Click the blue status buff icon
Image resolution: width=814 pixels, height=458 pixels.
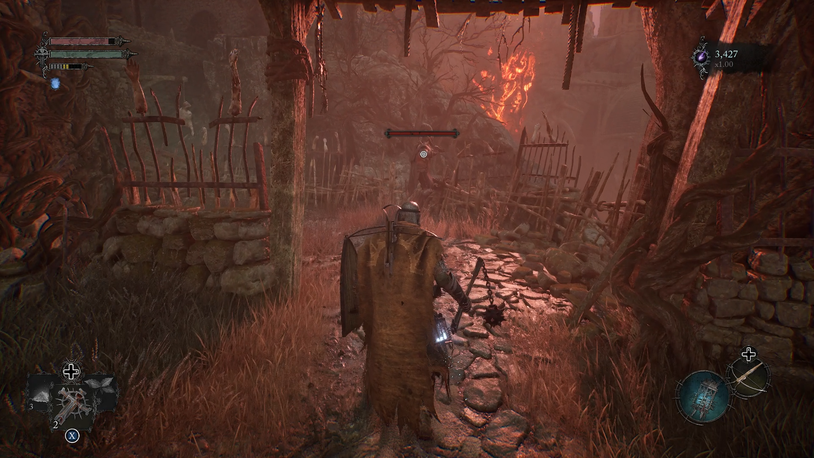point(56,83)
